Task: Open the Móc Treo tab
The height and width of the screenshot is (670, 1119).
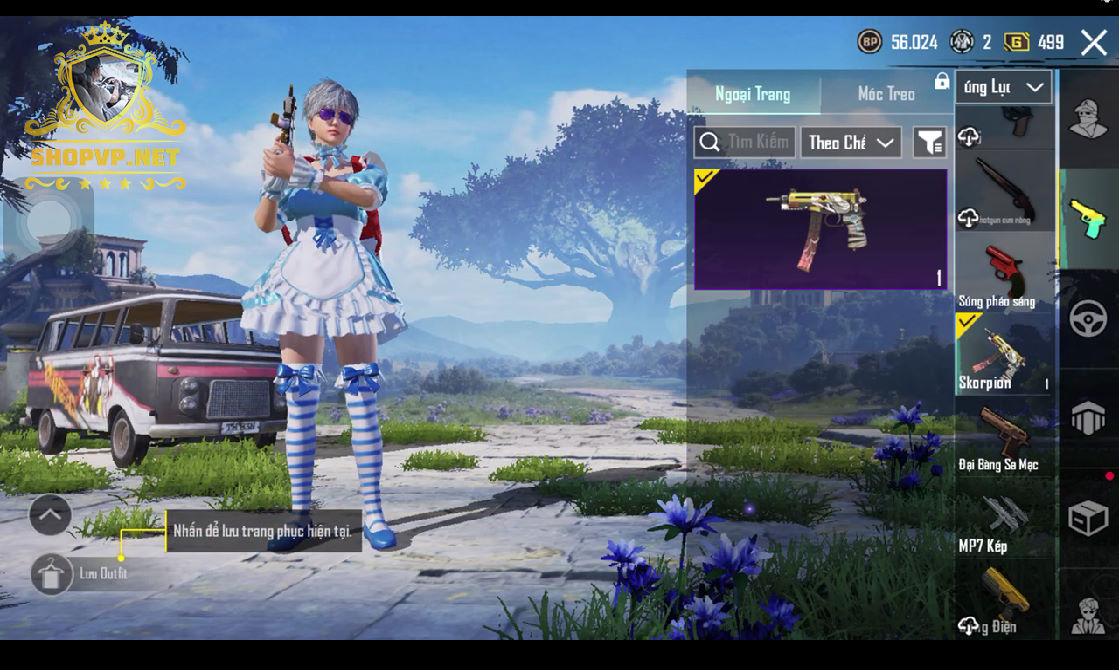Action: pyautogui.click(x=886, y=94)
